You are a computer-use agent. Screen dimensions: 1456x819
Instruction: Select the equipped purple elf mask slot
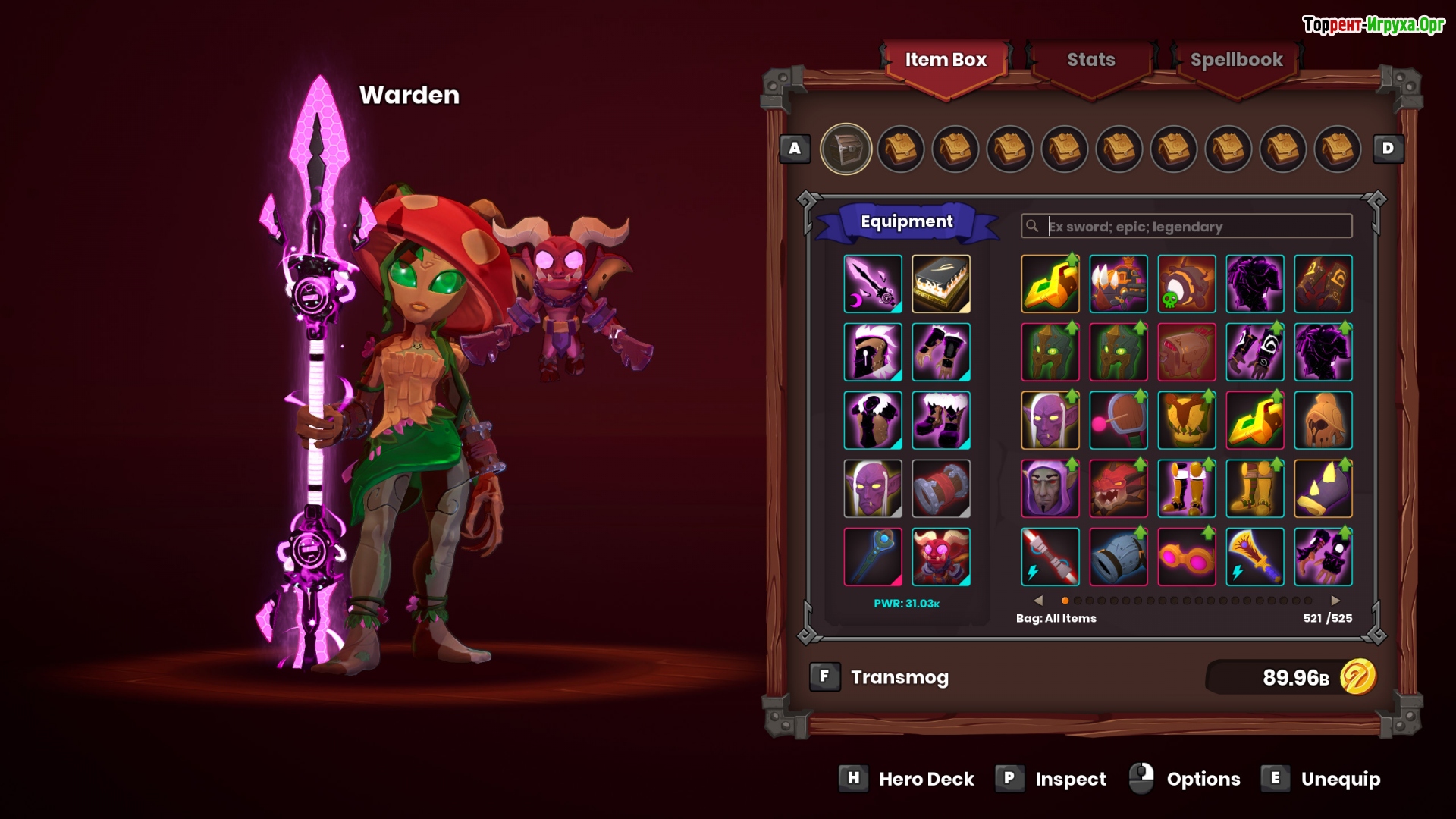873,488
